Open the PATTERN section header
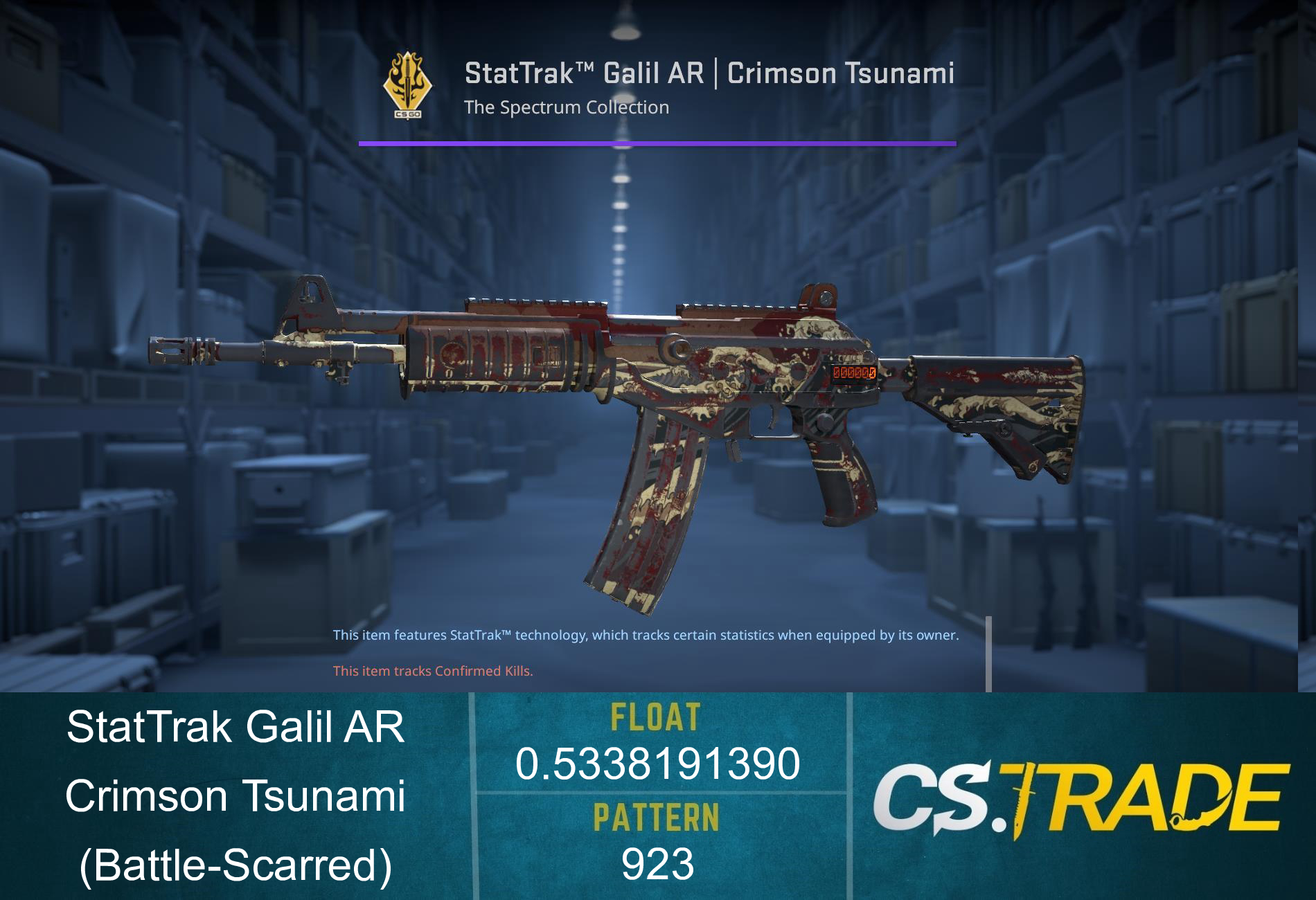Image resolution: width=1316 pixels, height=900 pixels. pos(657,818)
